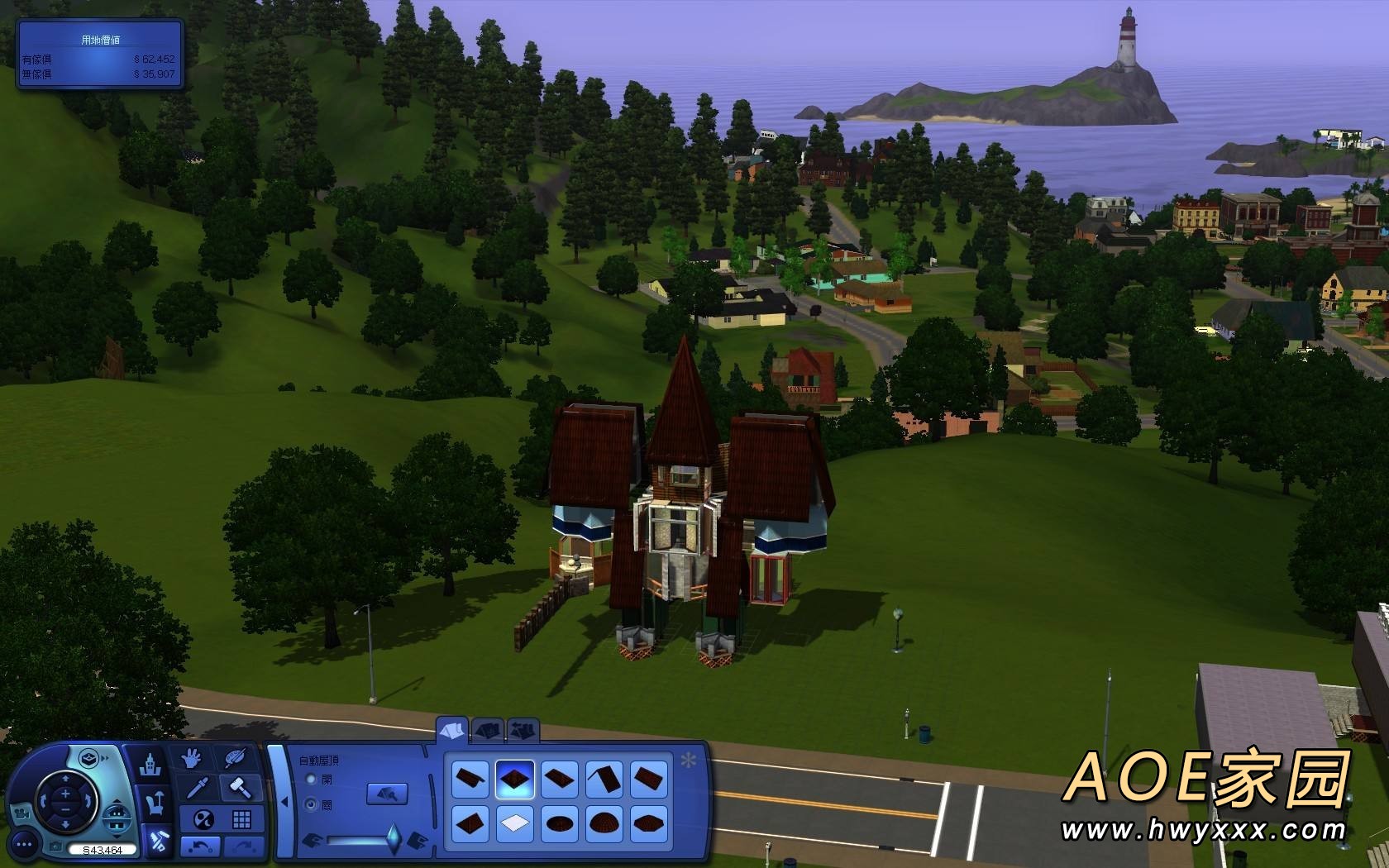Open the paint palette style tool
The height and width of the screenshot is (868, 1389).
(x=236, y=758)
